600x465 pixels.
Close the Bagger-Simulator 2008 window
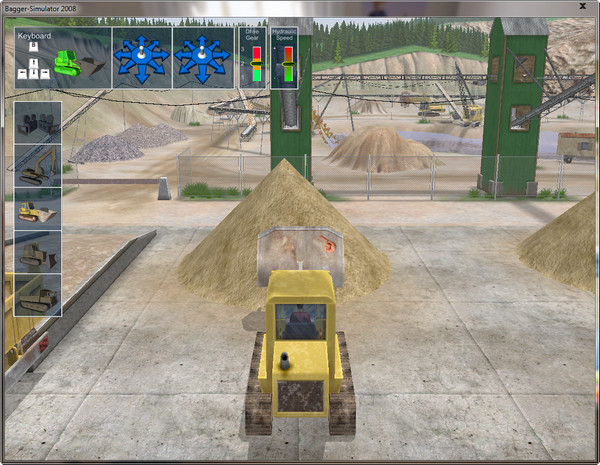pos(583,7)
